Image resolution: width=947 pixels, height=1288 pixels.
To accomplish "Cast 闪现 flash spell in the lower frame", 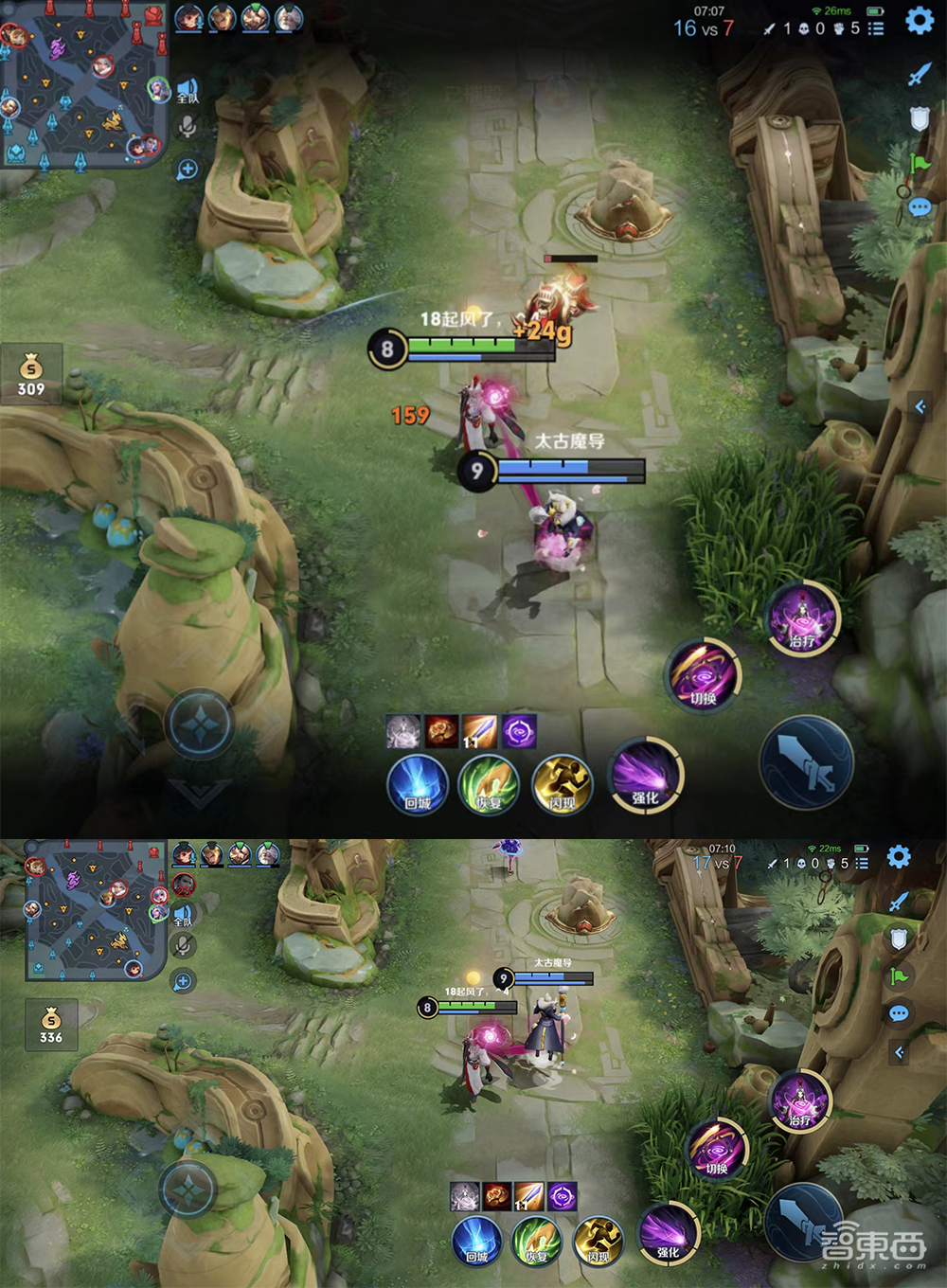I will (599, 1240).
